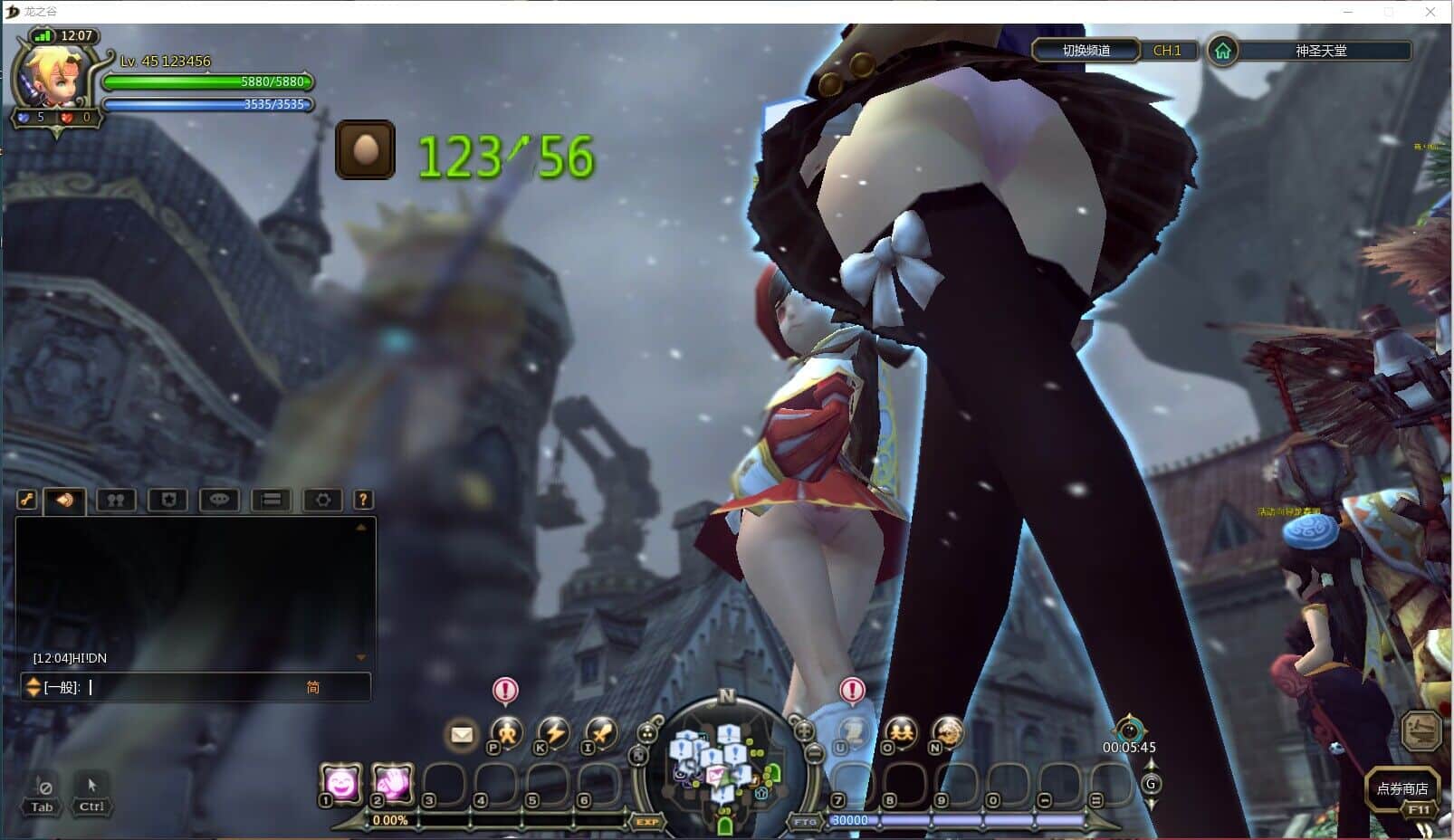Open character info via the P icon

point(506,735)
